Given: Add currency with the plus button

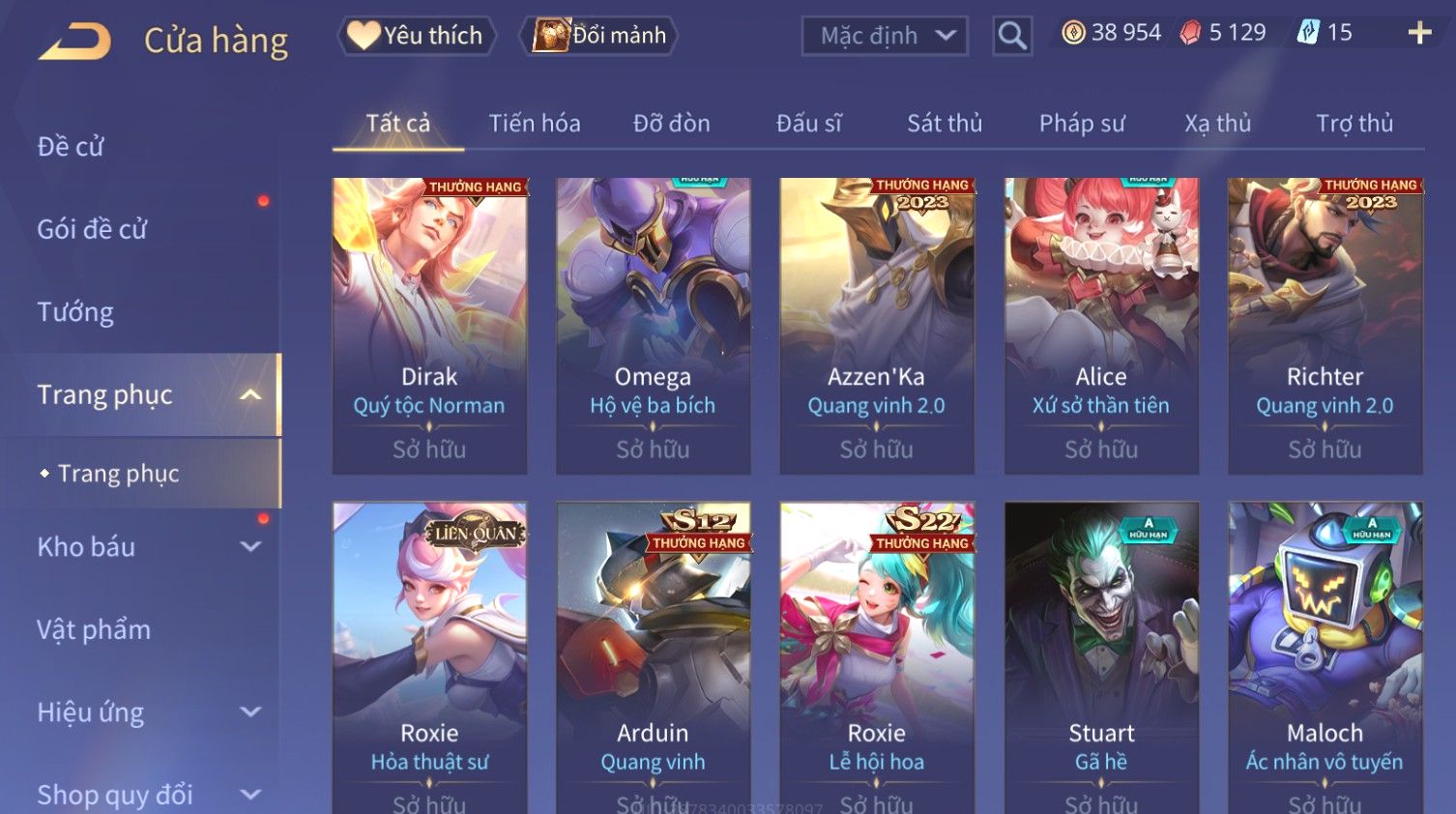Looking at the screenshot, I should [1418, 33].
